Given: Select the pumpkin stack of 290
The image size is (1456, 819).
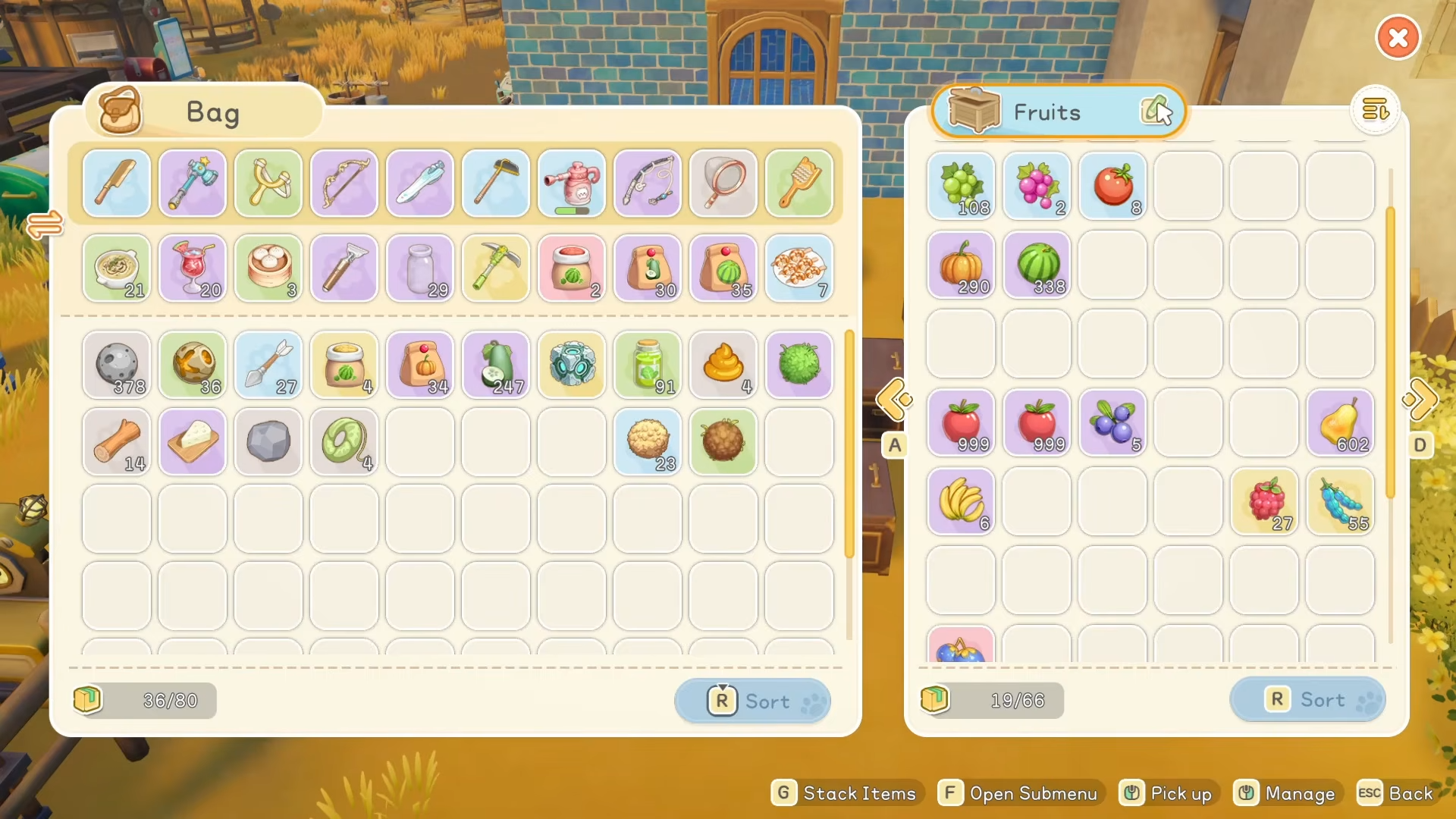Looking at the screenshot, I should tap(961, 265).
